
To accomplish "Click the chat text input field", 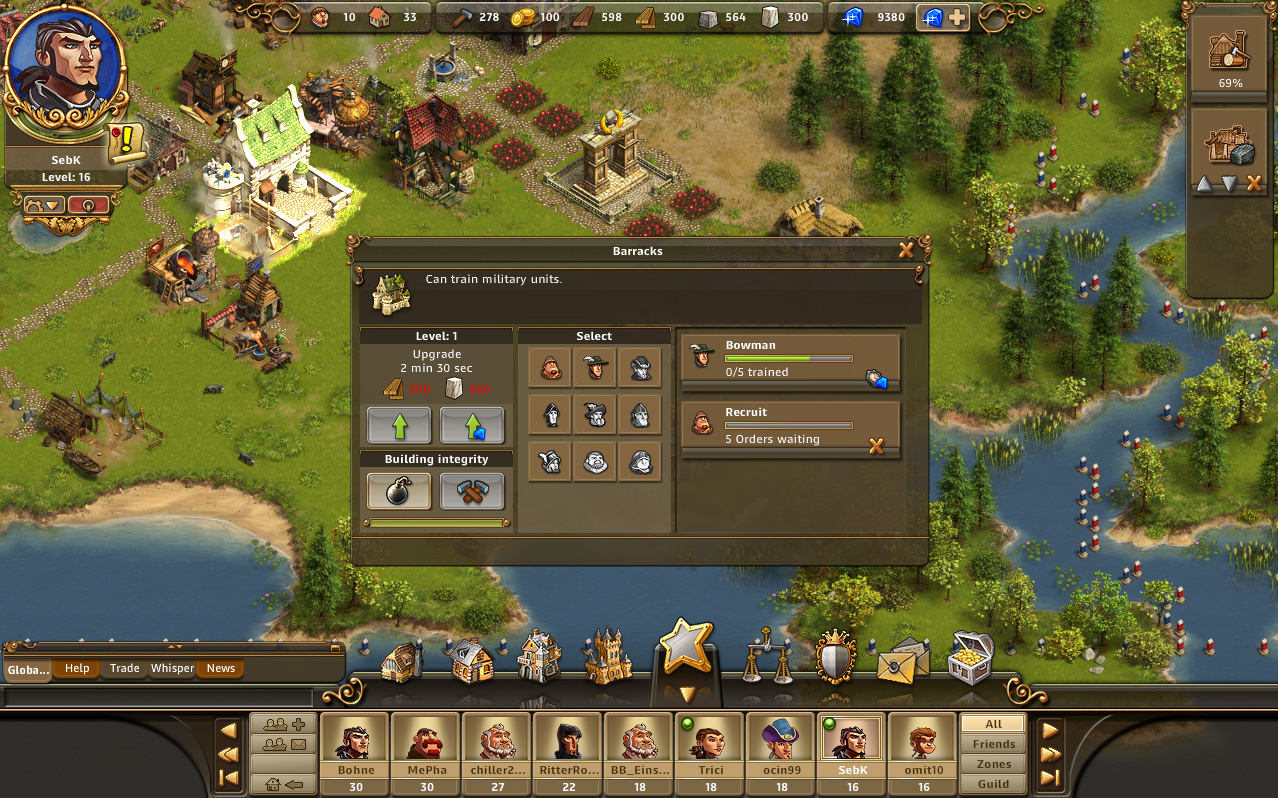I will point(160,697).
